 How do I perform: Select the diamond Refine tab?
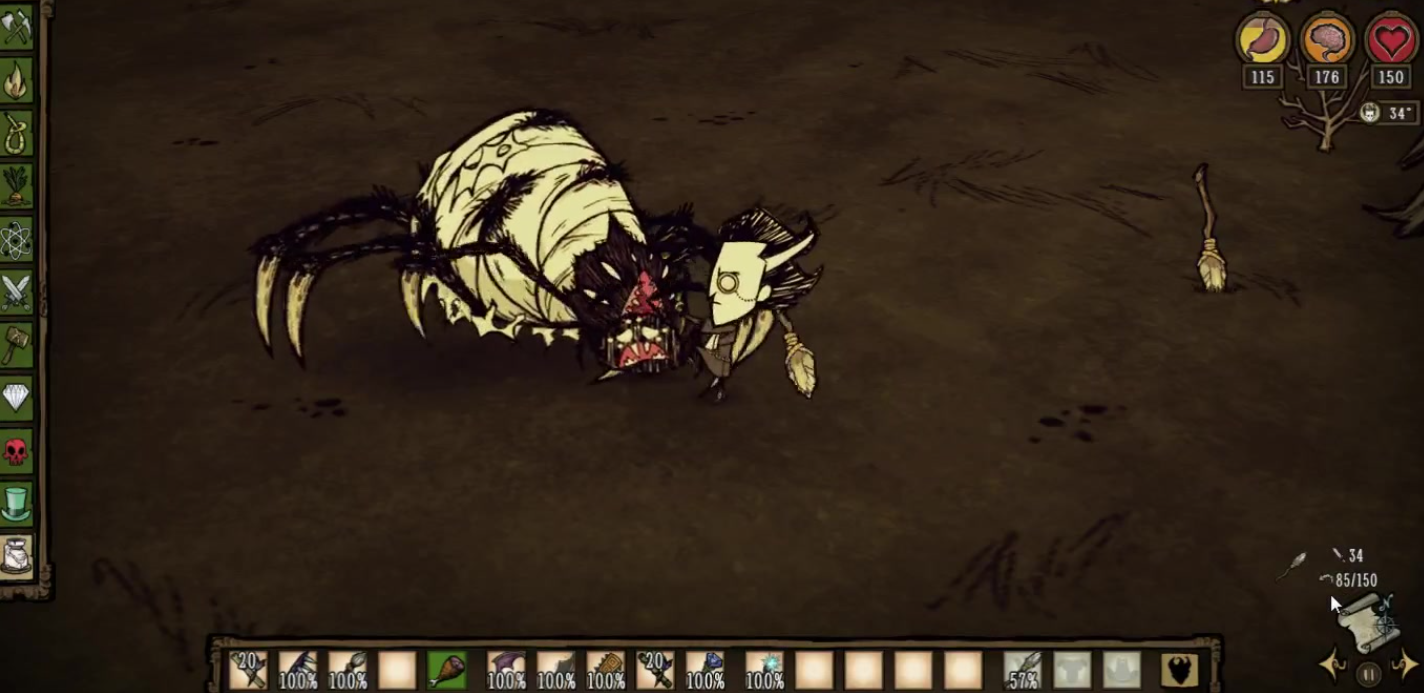click(17, 399)
